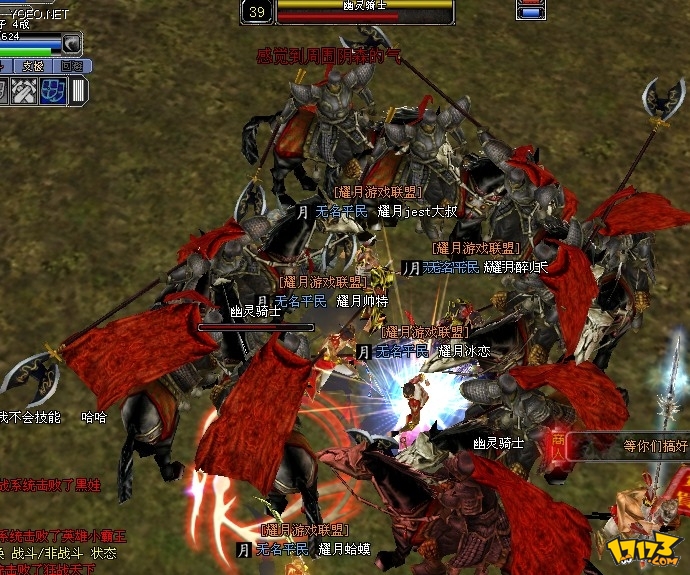The image size is (690, 575).
Task: Activate the crossed weapons skill icon
Action: click(x=26, y=91)
